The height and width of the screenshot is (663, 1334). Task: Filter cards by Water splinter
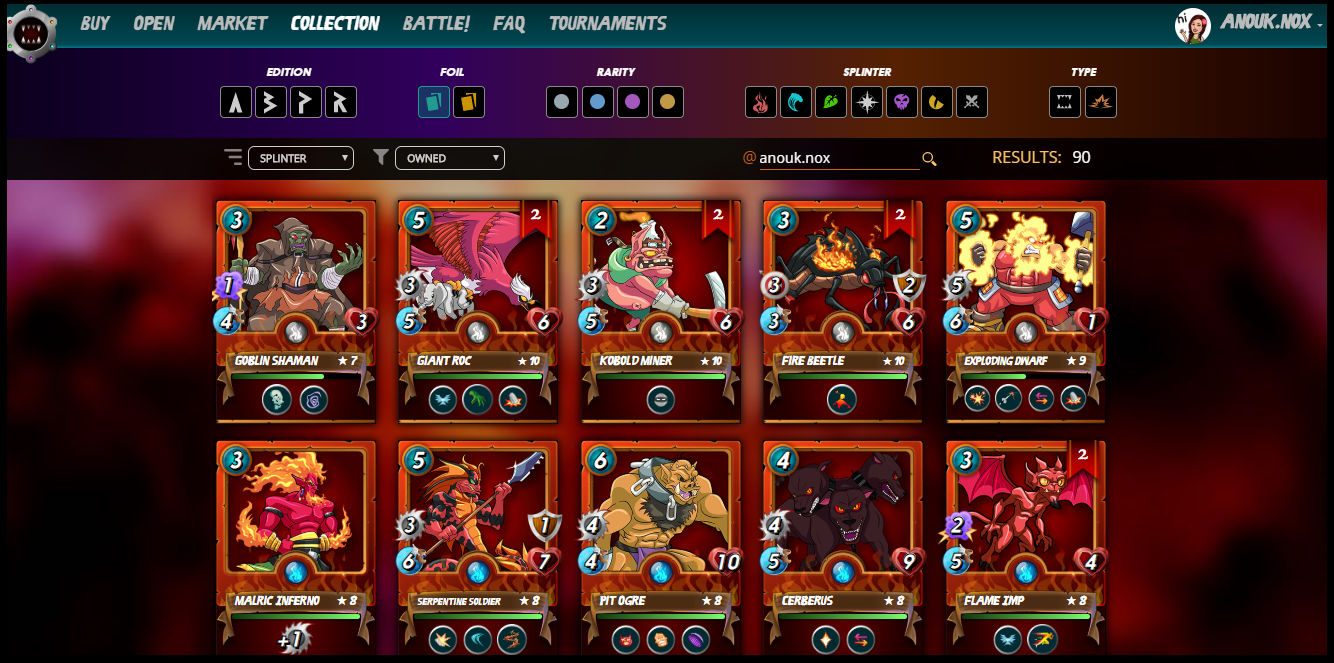click(796, 102)
